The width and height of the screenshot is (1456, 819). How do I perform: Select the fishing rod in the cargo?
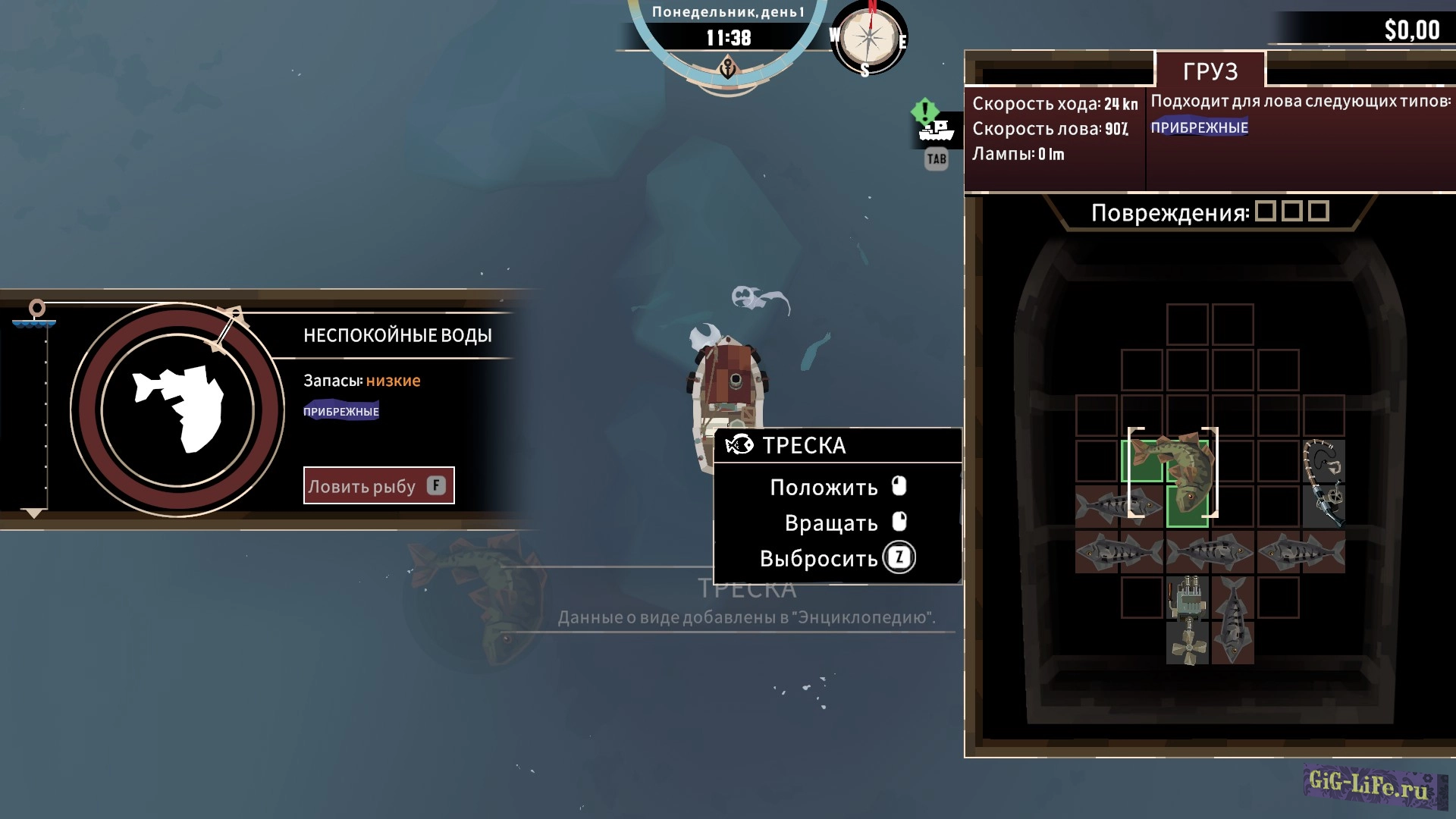pos(1324,483)
